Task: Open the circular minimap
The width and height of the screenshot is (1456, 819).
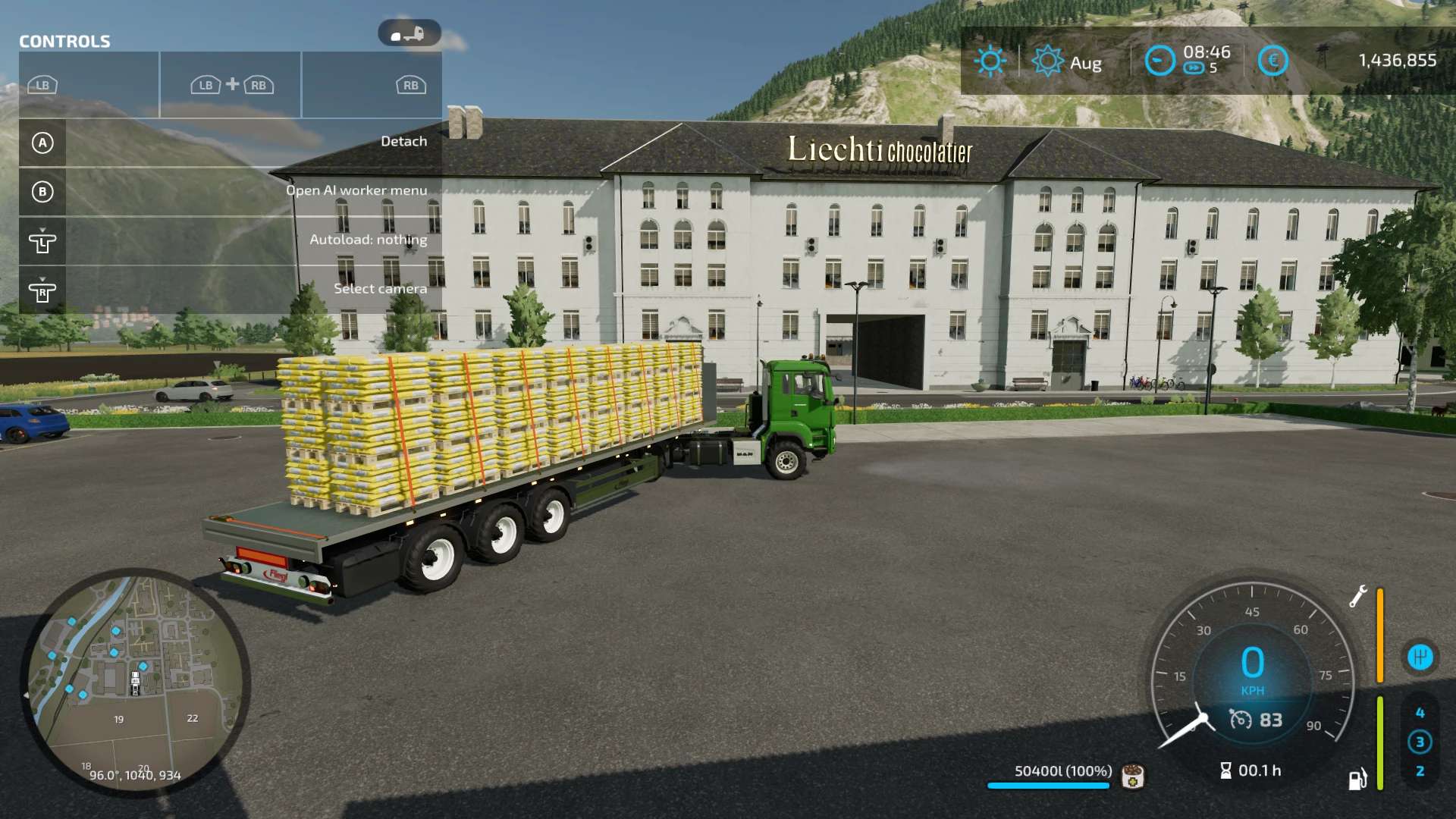Action: [135, 682]
